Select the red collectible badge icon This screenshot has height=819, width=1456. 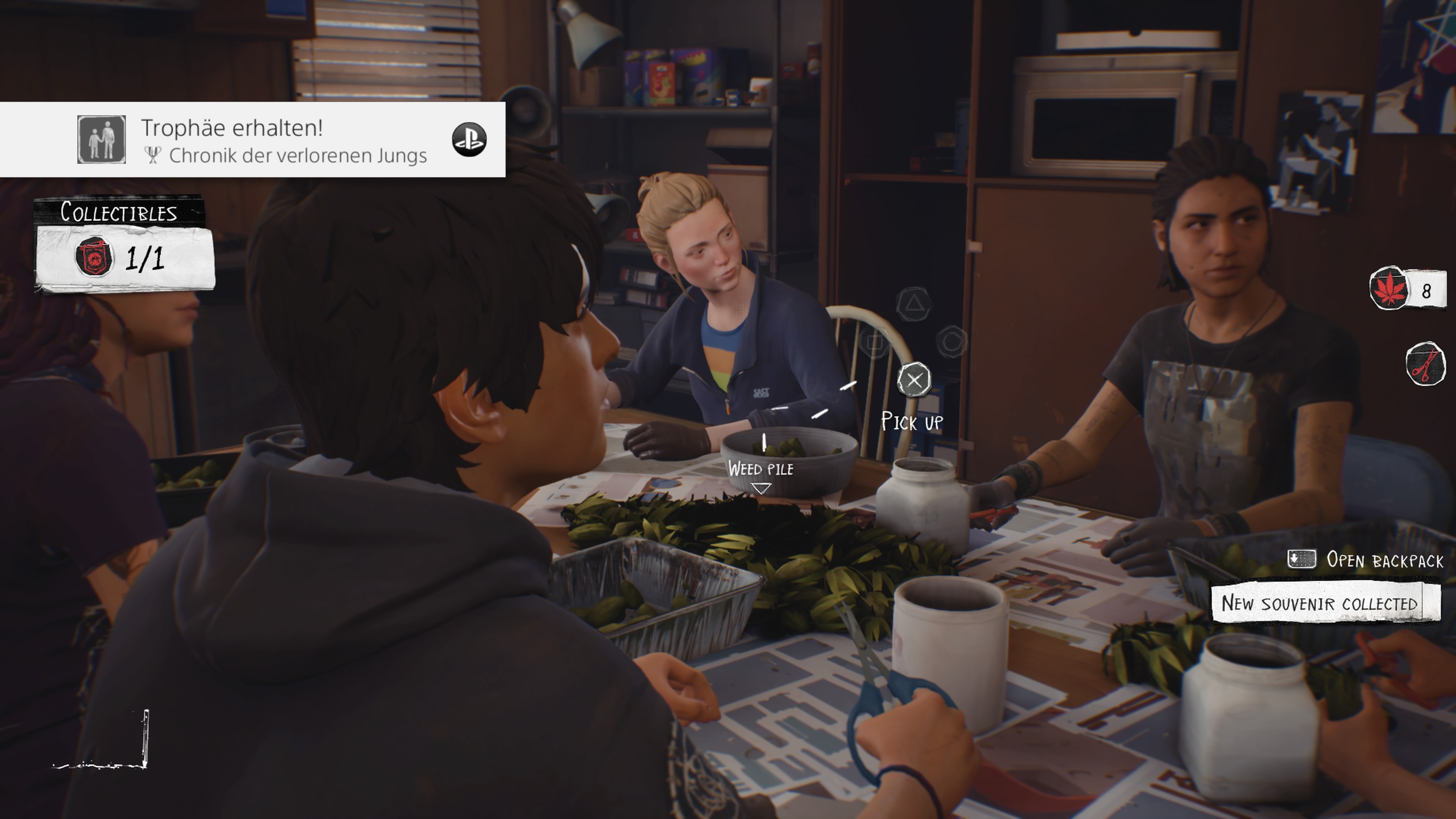[x=94, y=257]
